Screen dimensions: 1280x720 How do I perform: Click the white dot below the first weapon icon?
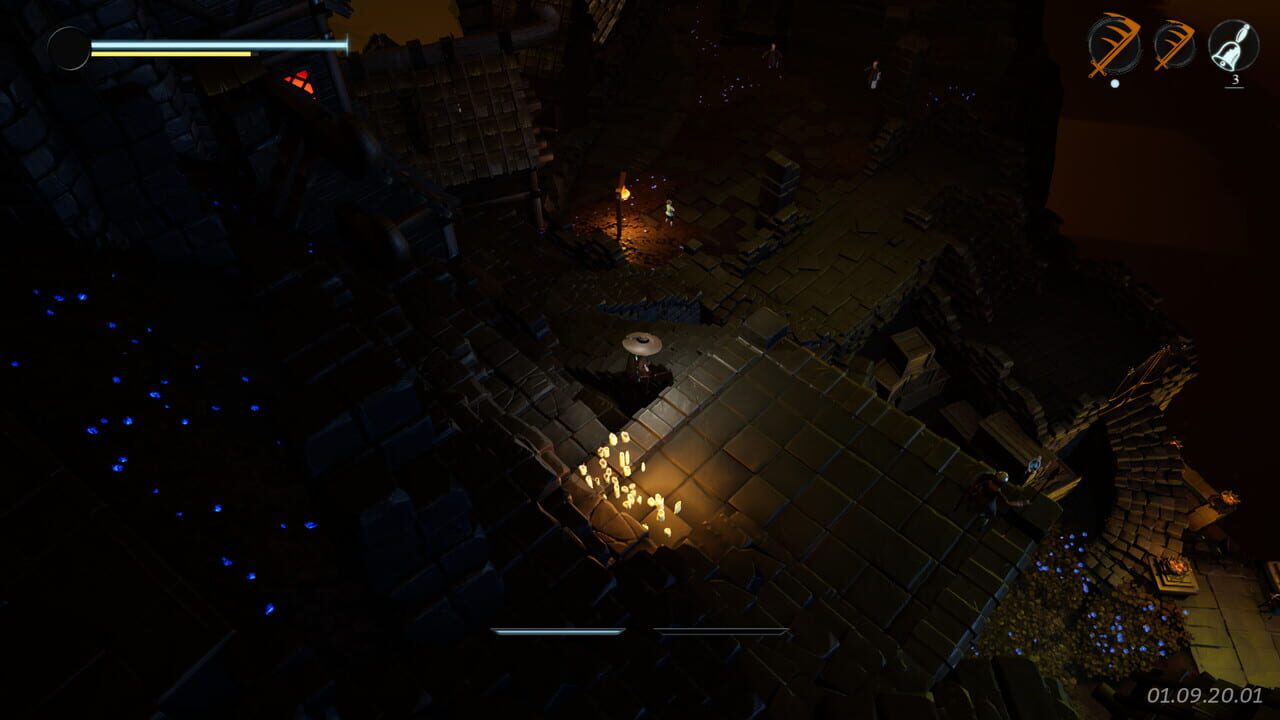[x=1115, y=84]
